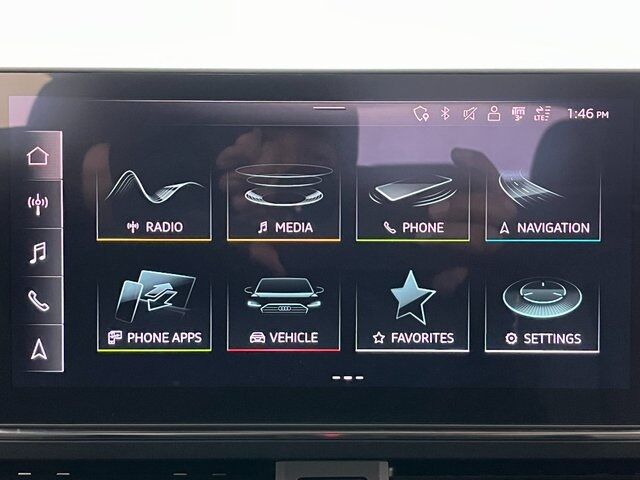Select the radio antenna sidebar shortcut
Image resolution: width=640 pixels, height=480 pixels.
point(38,203)
